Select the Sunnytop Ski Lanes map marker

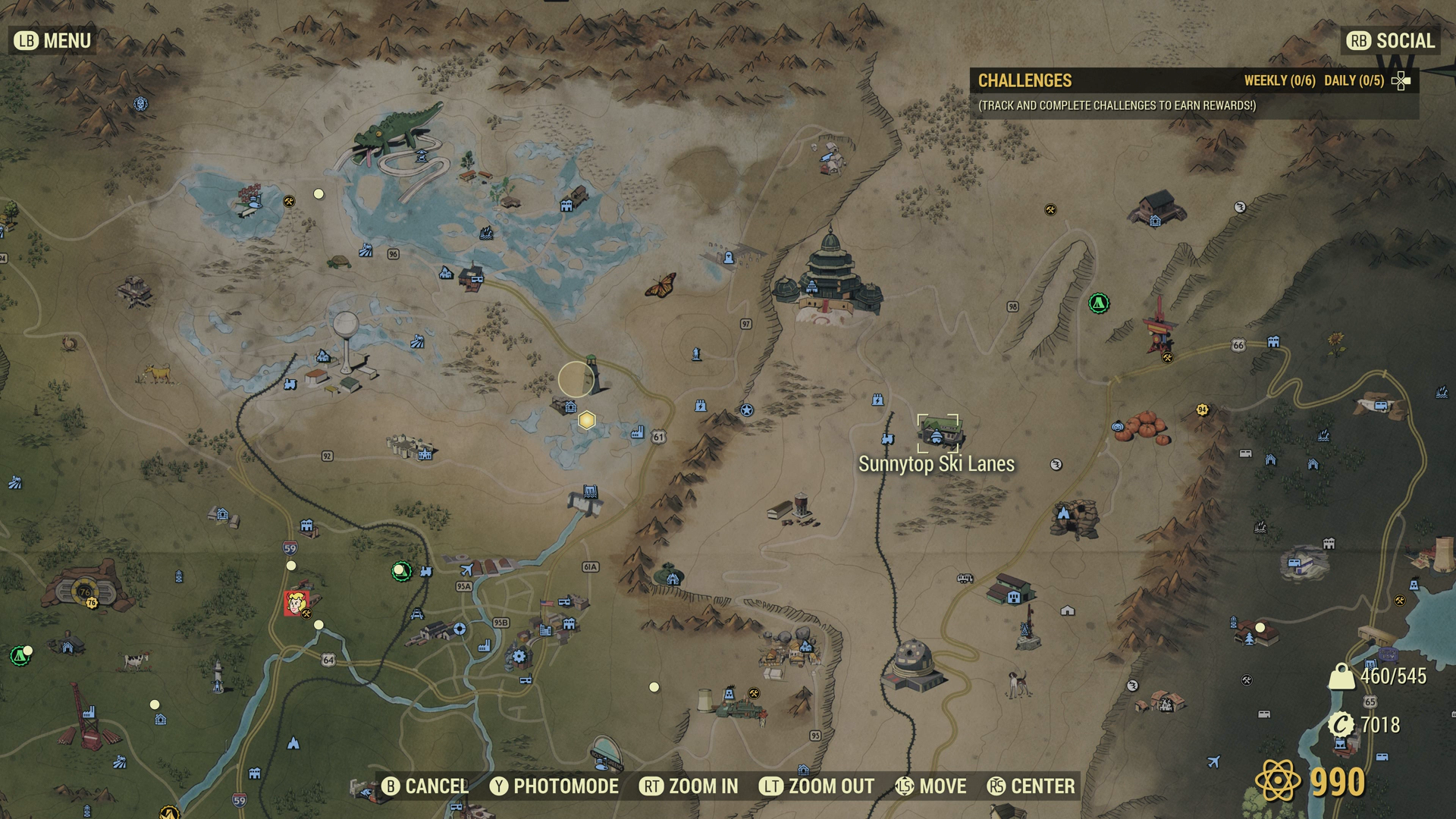coord(939,432)
